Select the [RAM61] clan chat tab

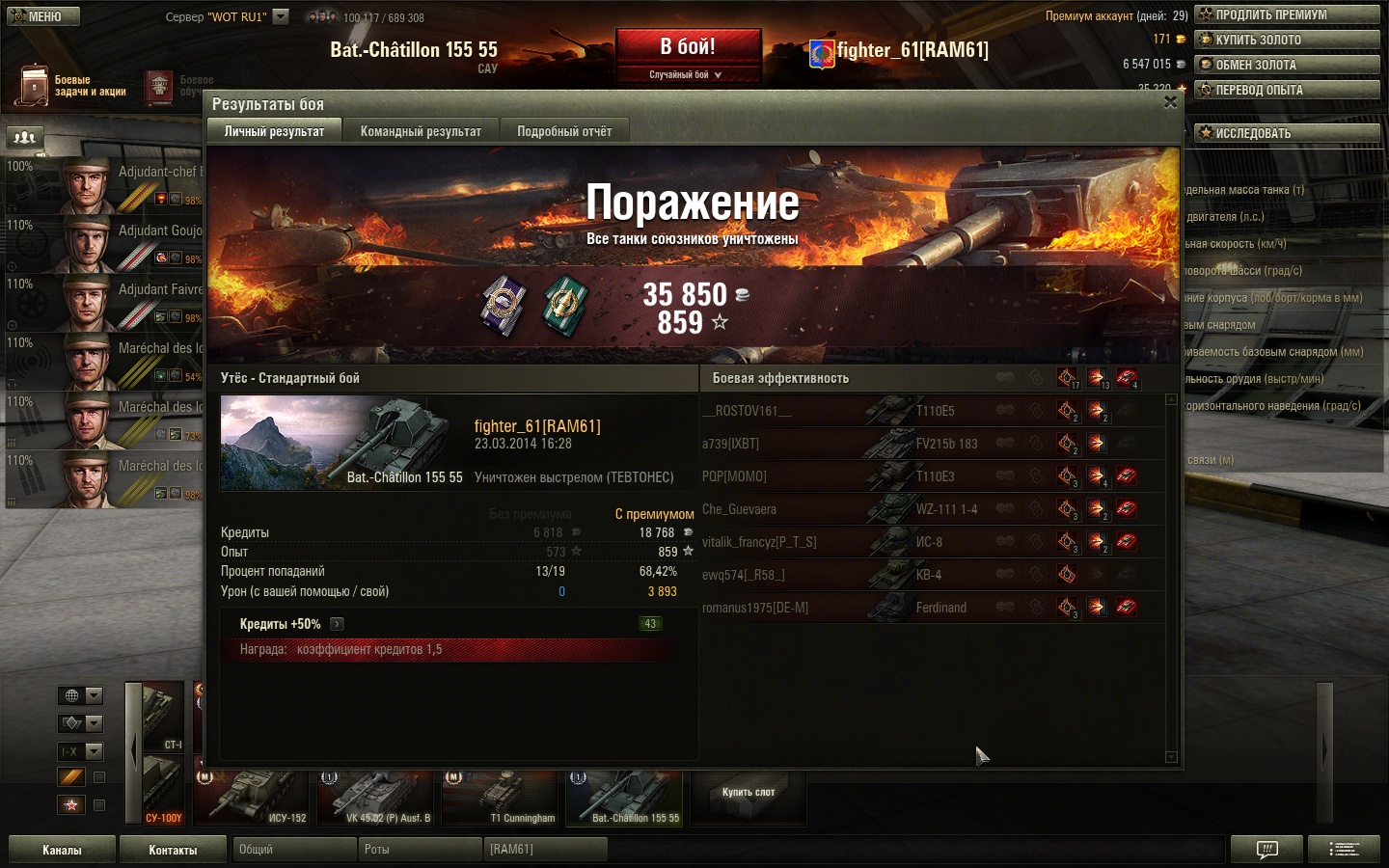coord(545,850)
